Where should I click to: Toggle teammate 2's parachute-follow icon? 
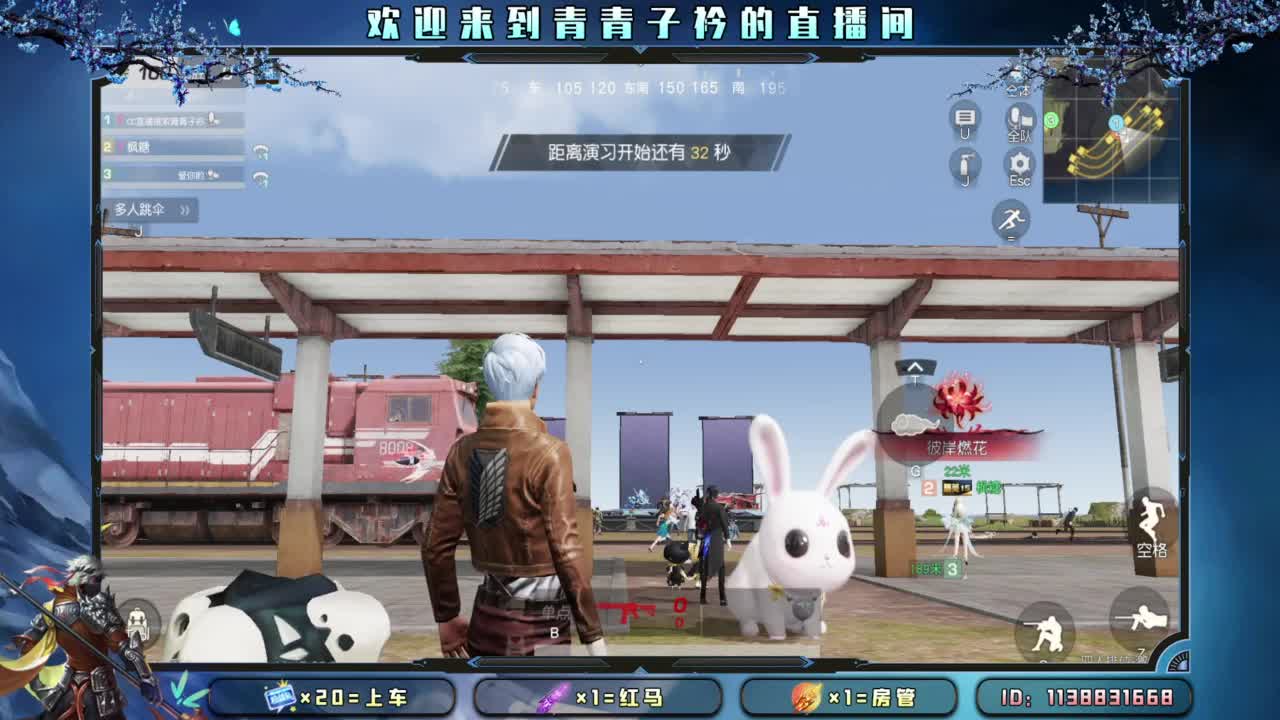[261, 151]
